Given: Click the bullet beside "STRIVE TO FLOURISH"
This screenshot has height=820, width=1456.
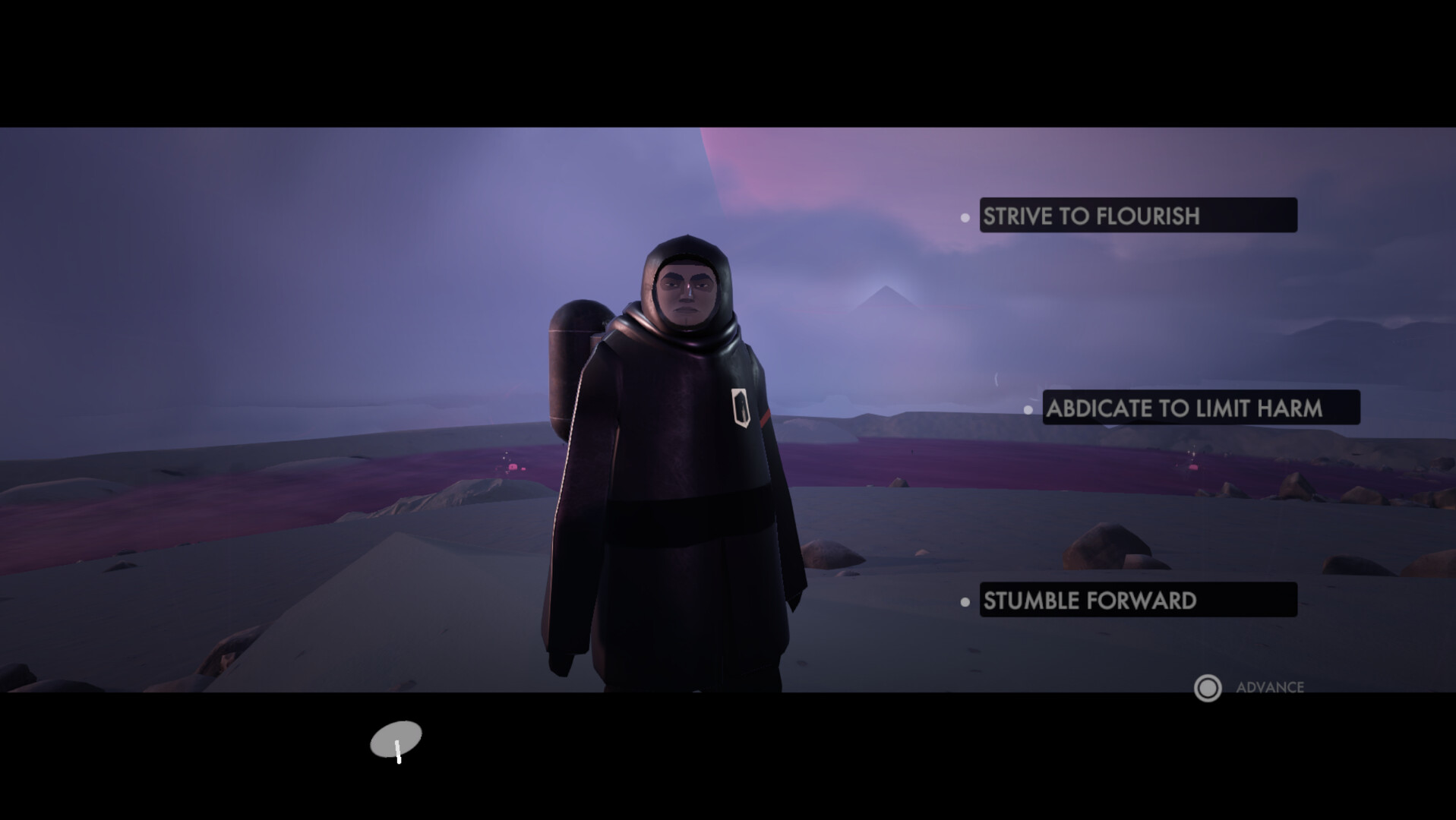Looking at the screenshot, I should (965, 218).
